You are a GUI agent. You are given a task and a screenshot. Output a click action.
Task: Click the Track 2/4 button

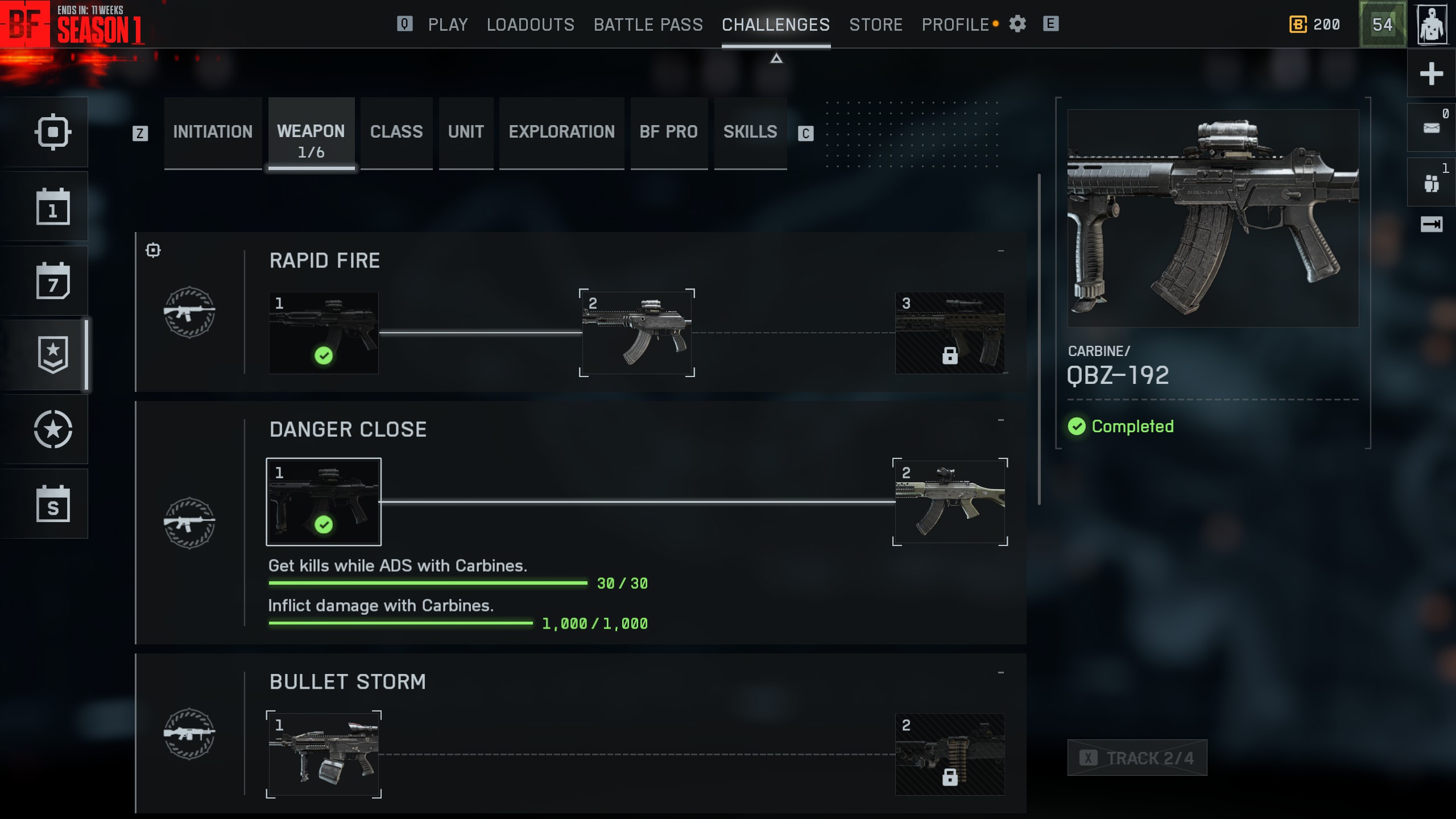click(1137, 758)
